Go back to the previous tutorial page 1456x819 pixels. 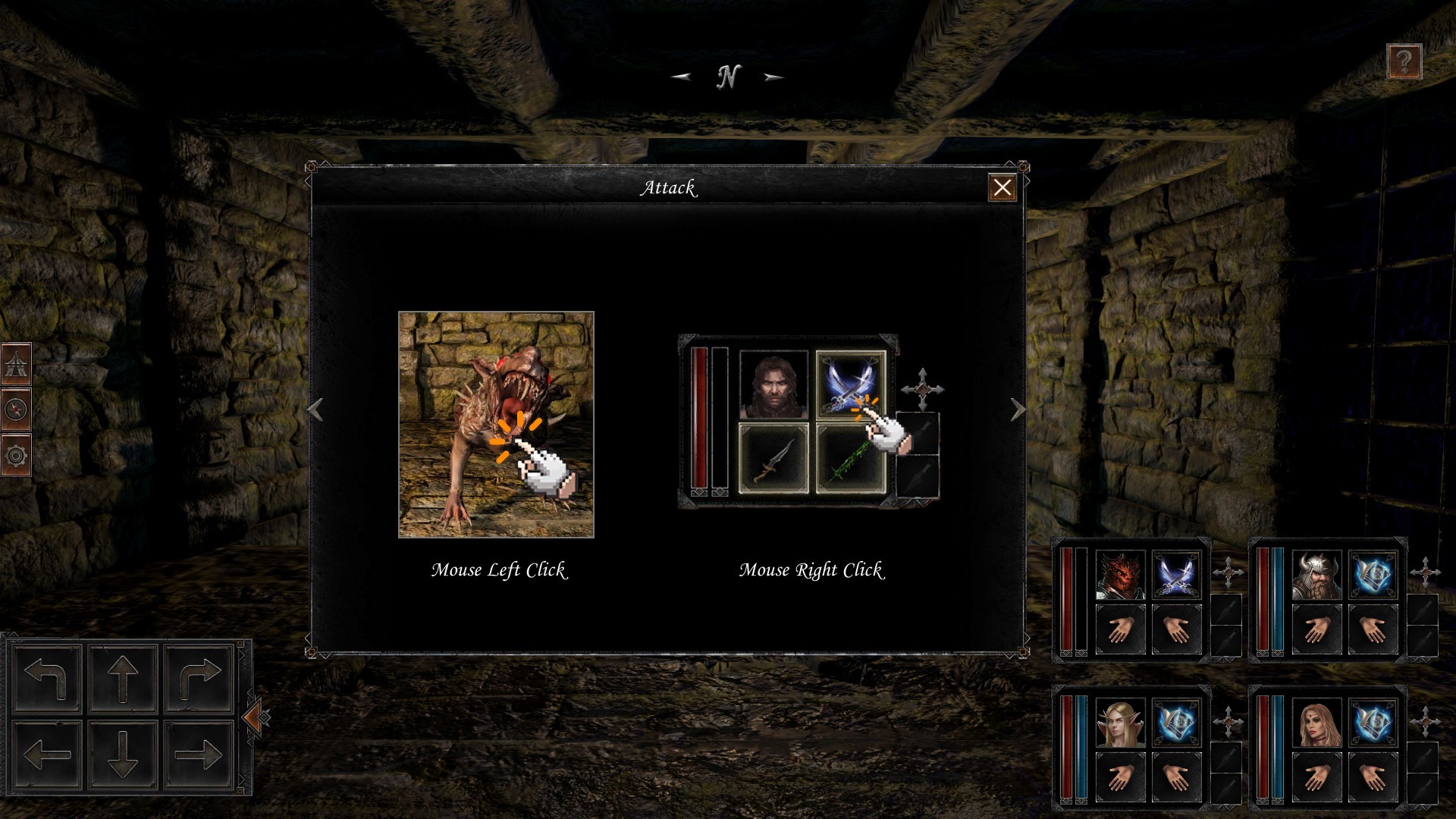315,411
